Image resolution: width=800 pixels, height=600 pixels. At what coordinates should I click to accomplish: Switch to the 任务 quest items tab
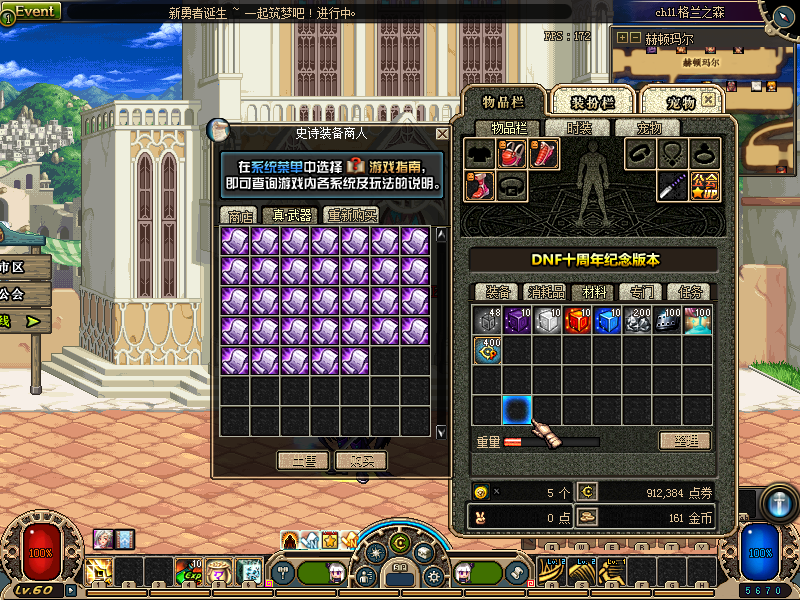coord(691,292)
